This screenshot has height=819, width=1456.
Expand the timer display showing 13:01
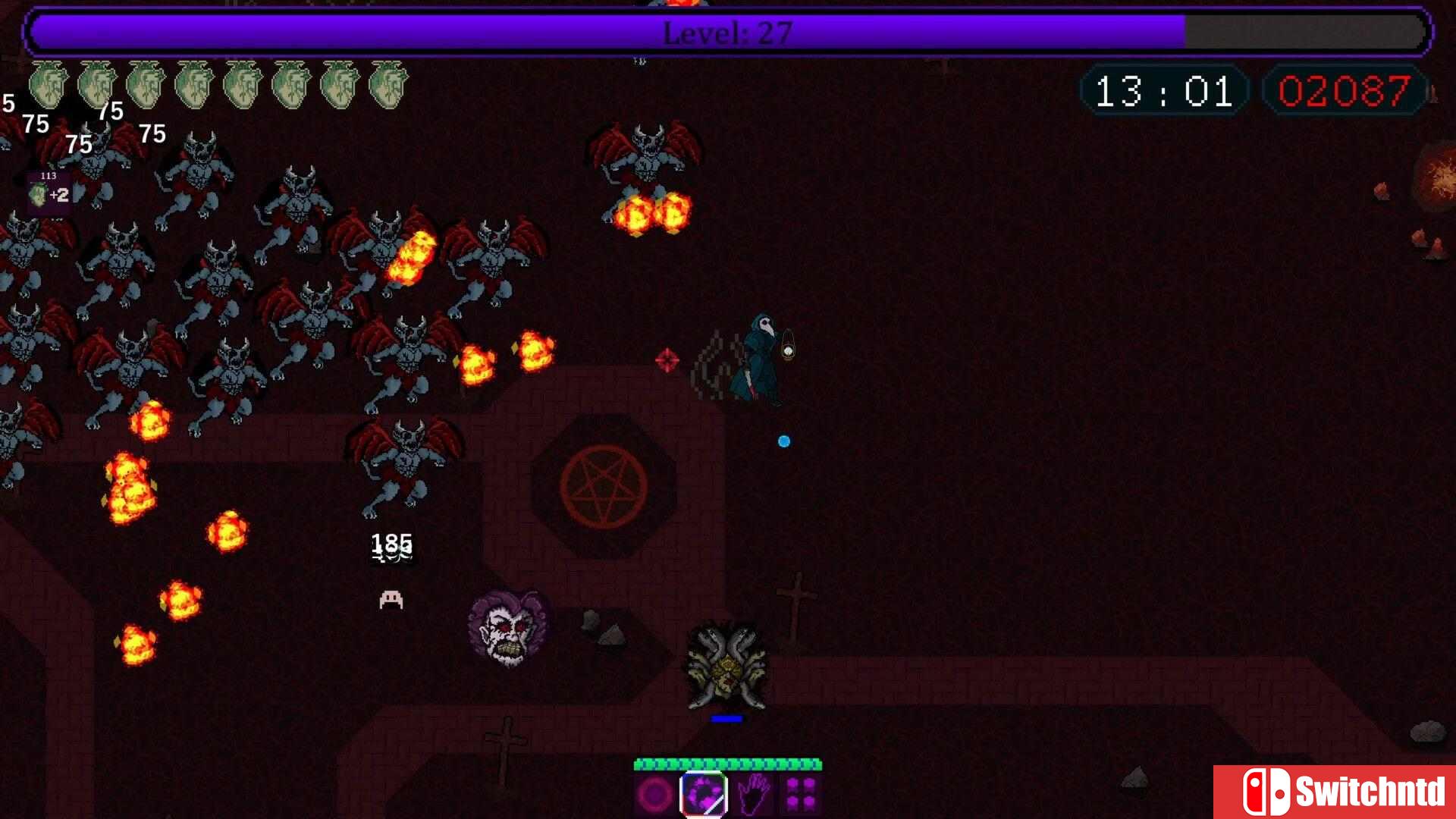point(1163,93)
